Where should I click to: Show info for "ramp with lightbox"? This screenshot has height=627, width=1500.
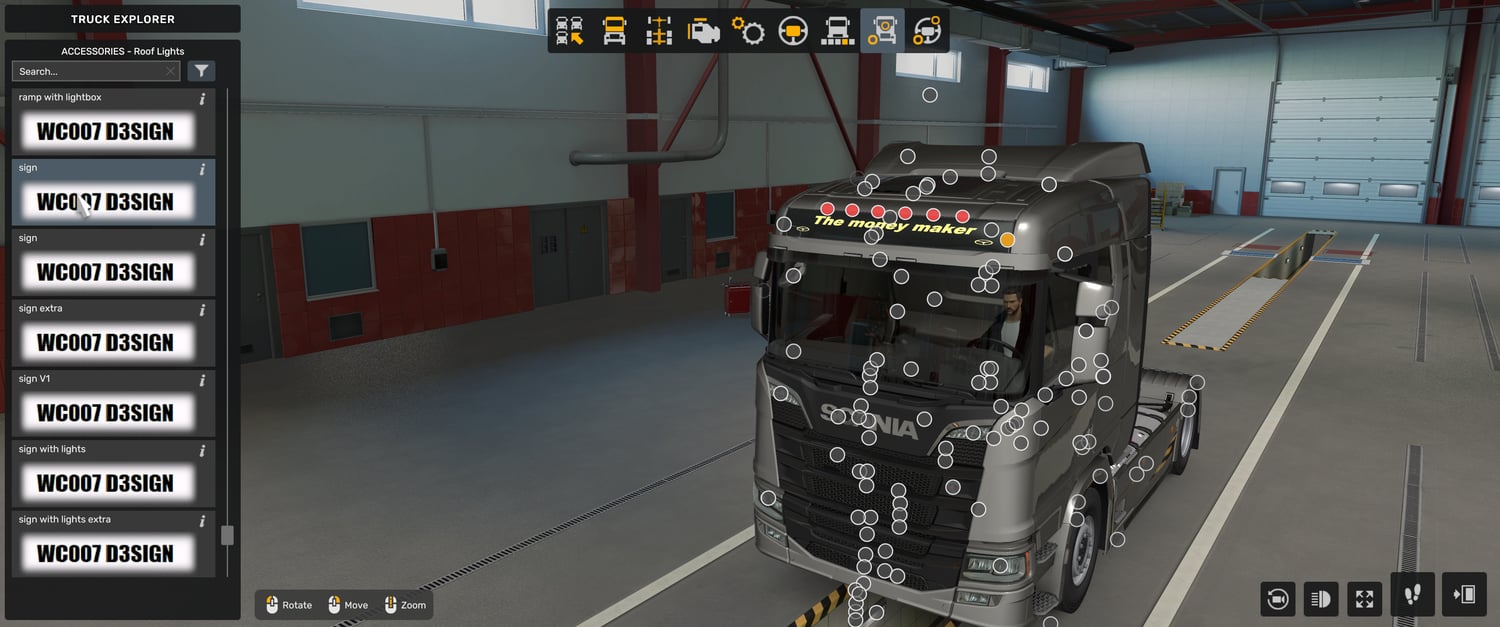click(202, 99)
